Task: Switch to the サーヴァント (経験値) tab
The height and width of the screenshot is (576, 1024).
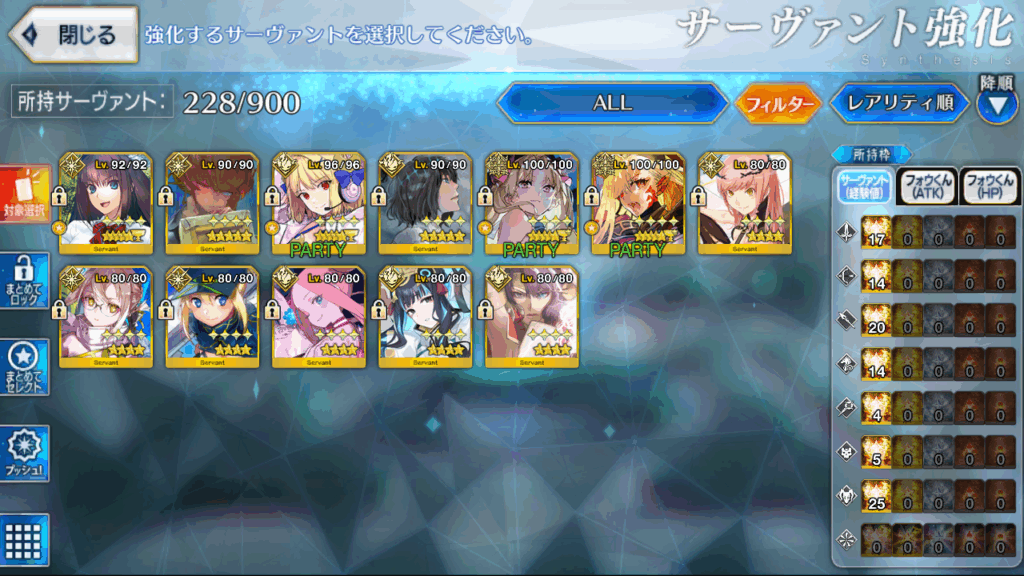Action: click(x=865, y=186)
